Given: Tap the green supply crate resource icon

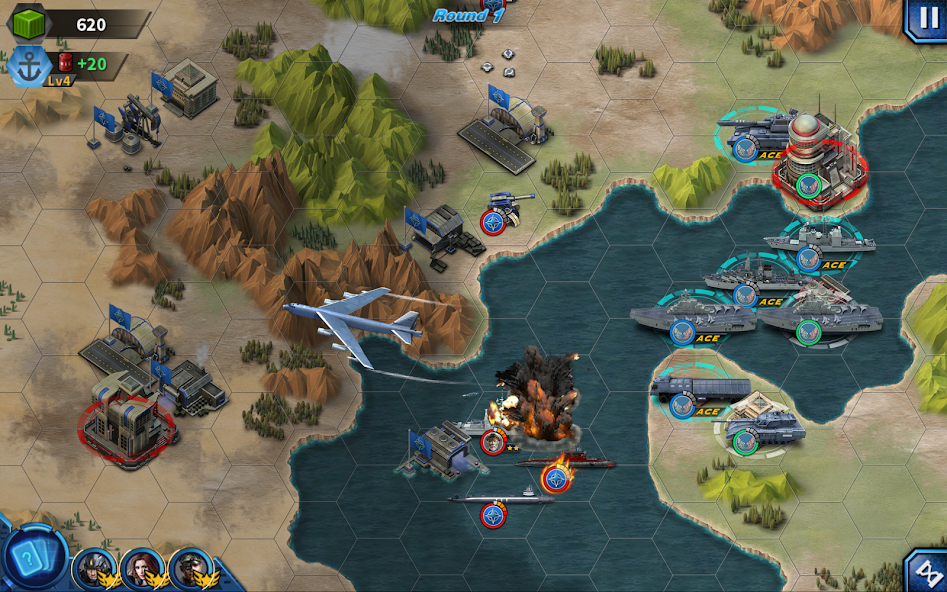Looking at the screenshot, I should (x=29, y=25).
